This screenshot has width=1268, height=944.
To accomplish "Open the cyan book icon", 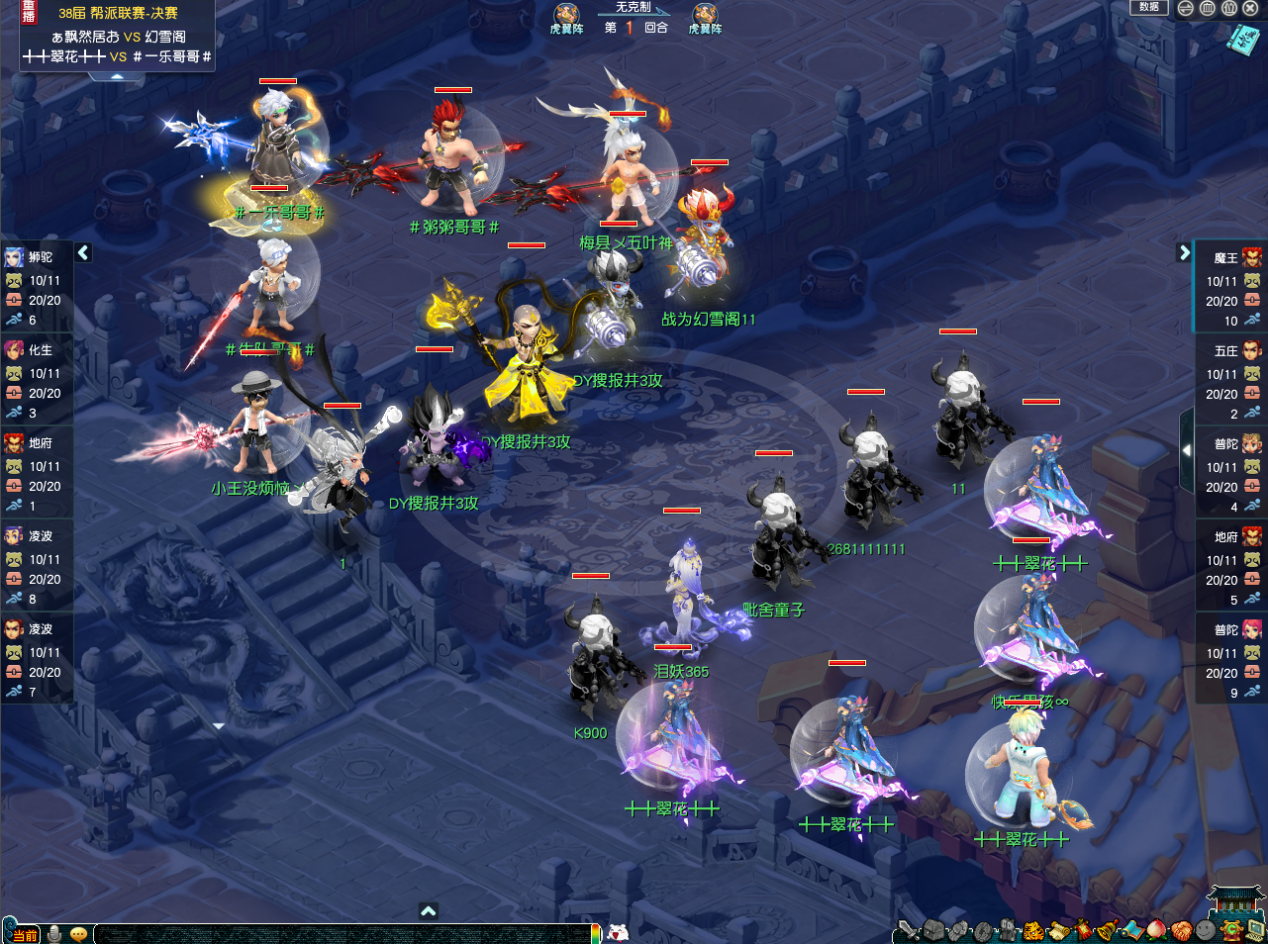I will pos(1243,41).
